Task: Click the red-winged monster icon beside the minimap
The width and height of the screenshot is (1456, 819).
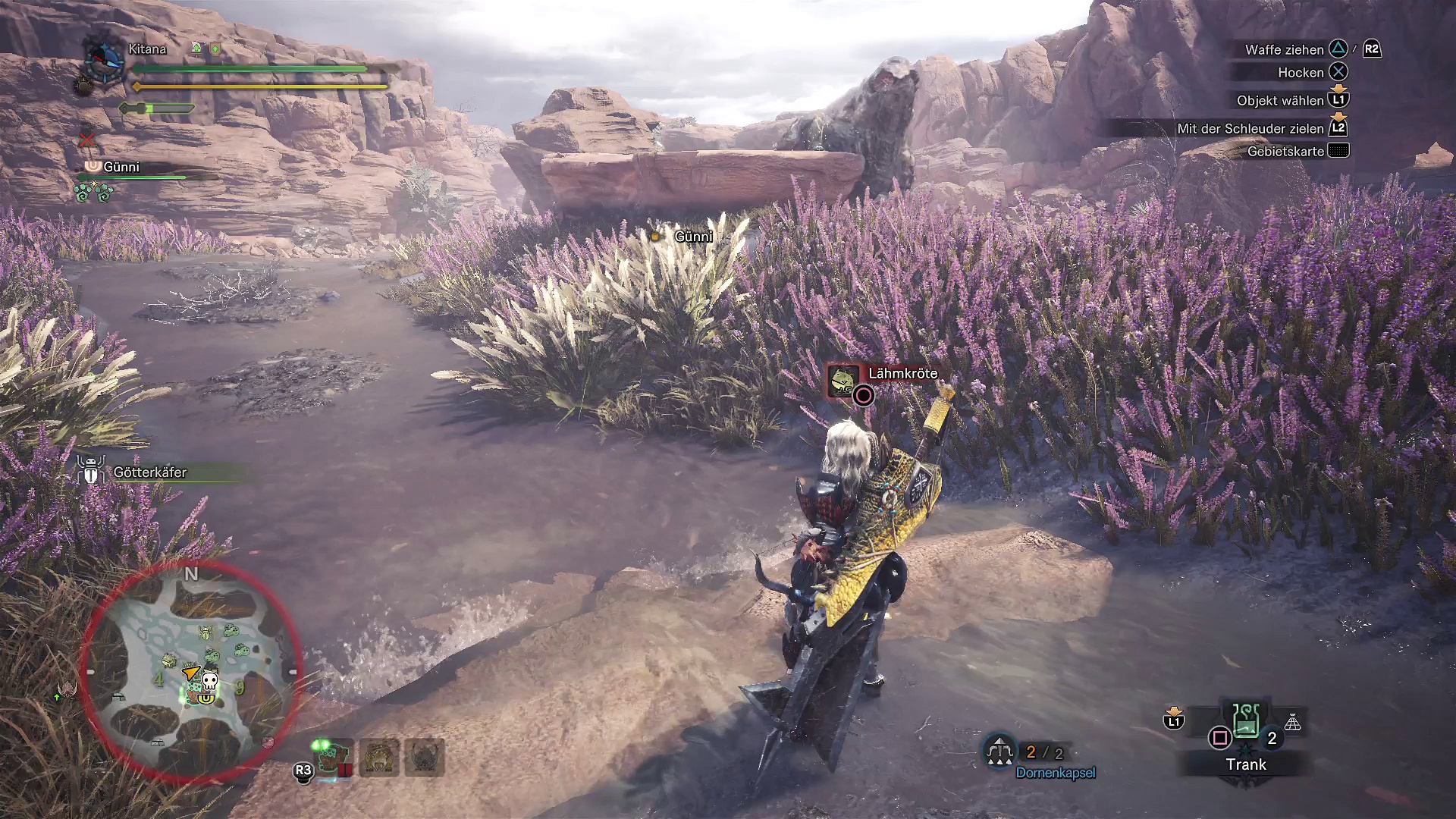Action: pyautogui.click(x=67, y=690)
